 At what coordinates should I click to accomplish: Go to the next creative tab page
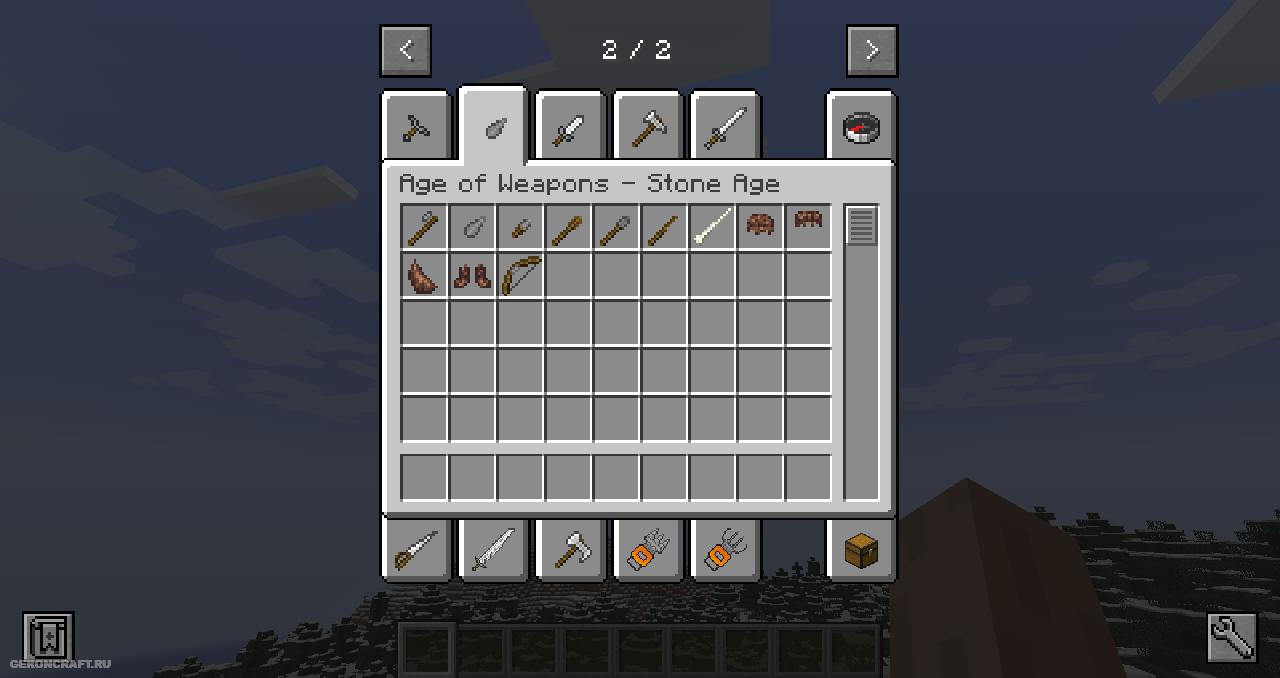(x=872, y=51)
